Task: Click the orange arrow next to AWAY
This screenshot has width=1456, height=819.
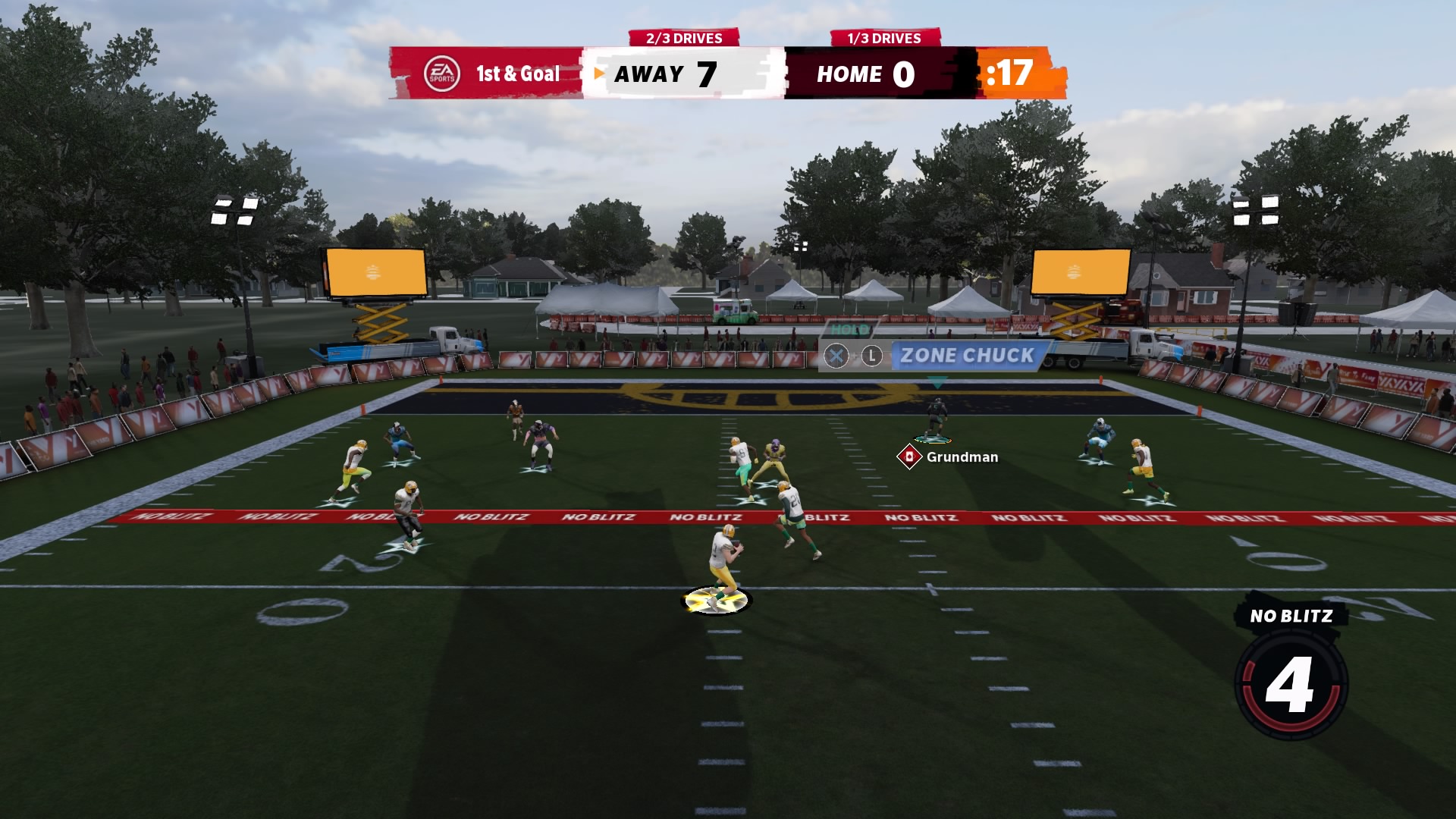Action: (598, 74)
